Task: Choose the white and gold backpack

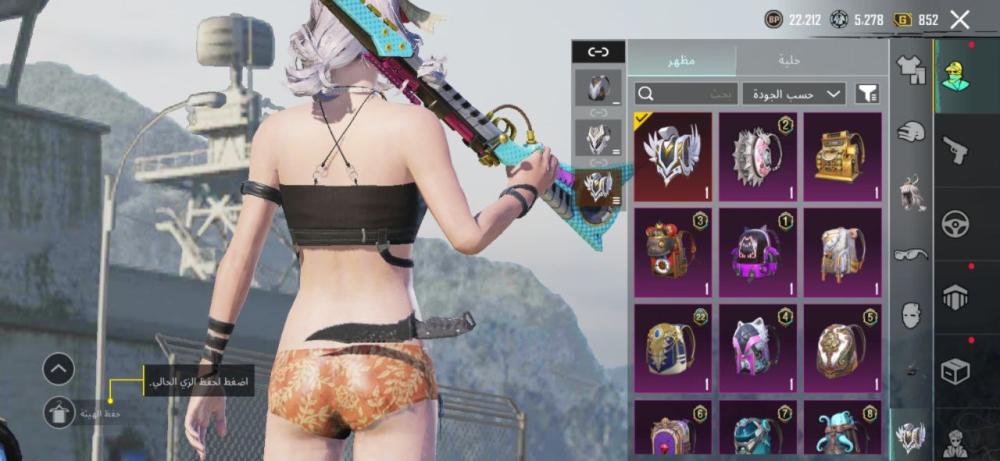Action: click(x=842, y=252)
